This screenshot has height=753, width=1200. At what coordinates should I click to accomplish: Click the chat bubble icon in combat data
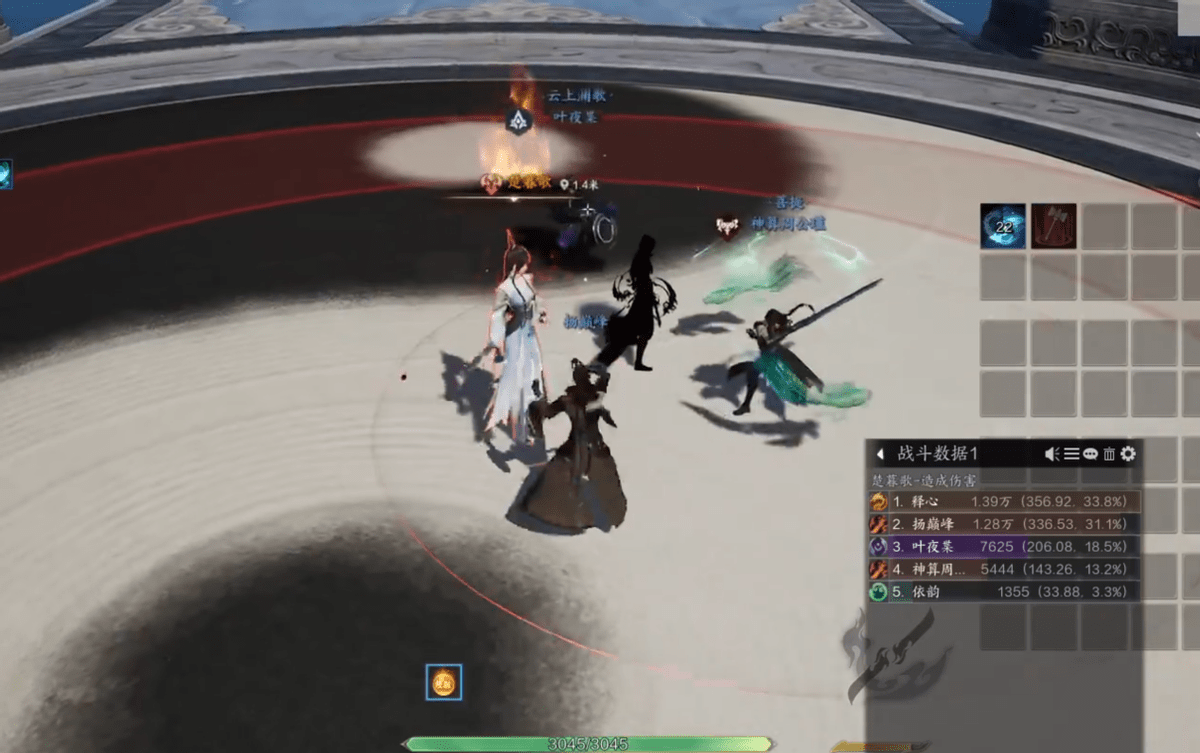click(1090, 454)
